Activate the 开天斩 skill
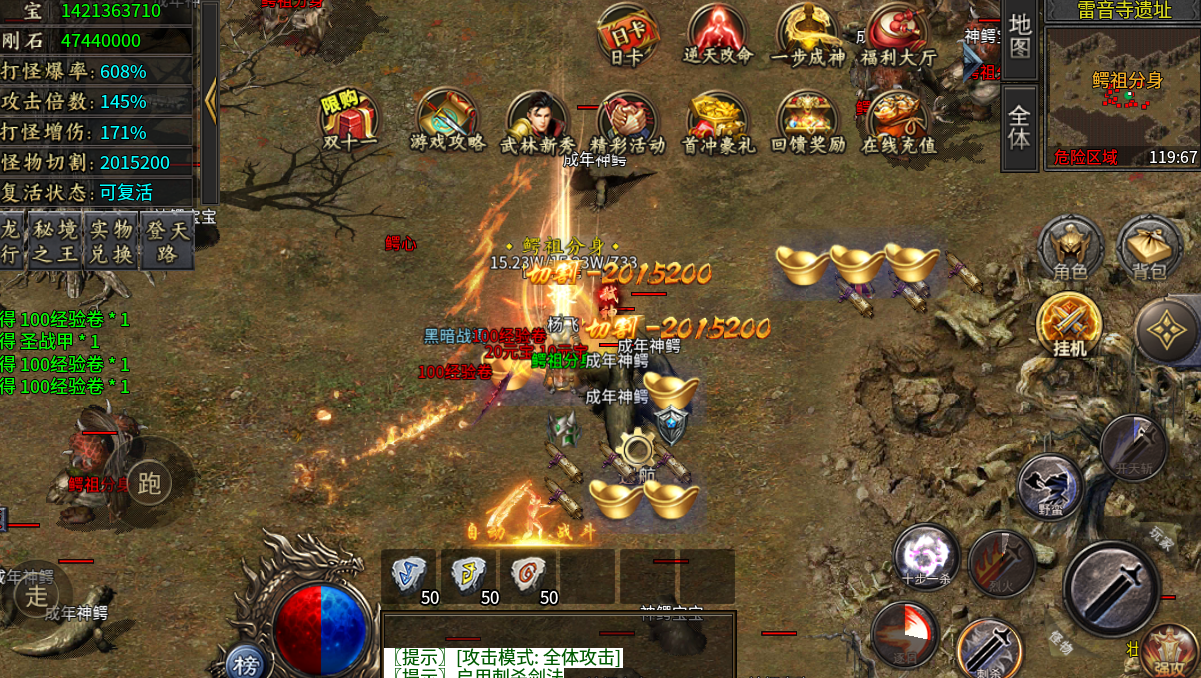 point(1133,447)
